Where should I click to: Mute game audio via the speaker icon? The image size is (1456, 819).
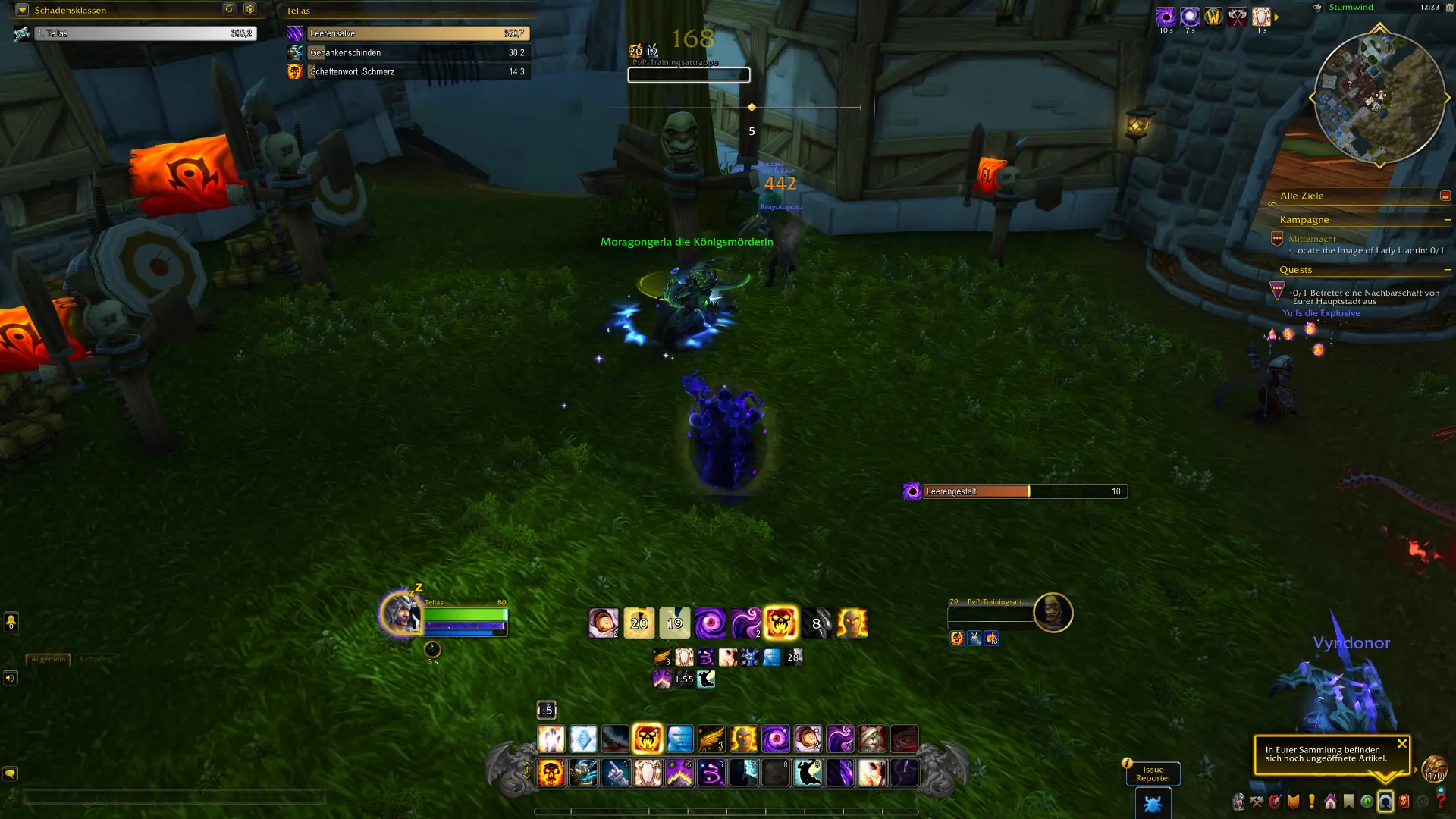tap(10, 678)
